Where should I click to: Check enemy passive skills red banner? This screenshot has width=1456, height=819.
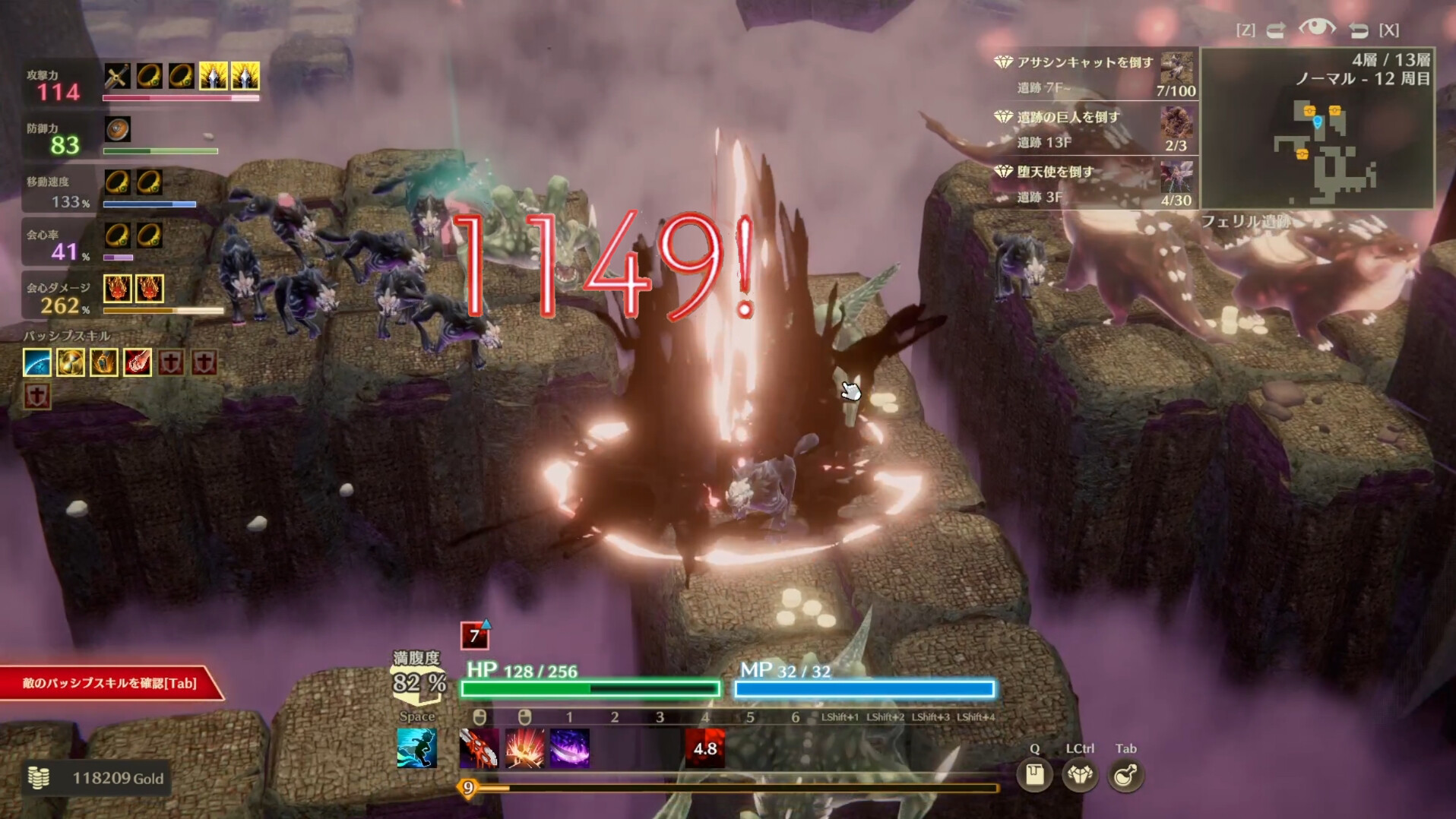pos(108,683)
